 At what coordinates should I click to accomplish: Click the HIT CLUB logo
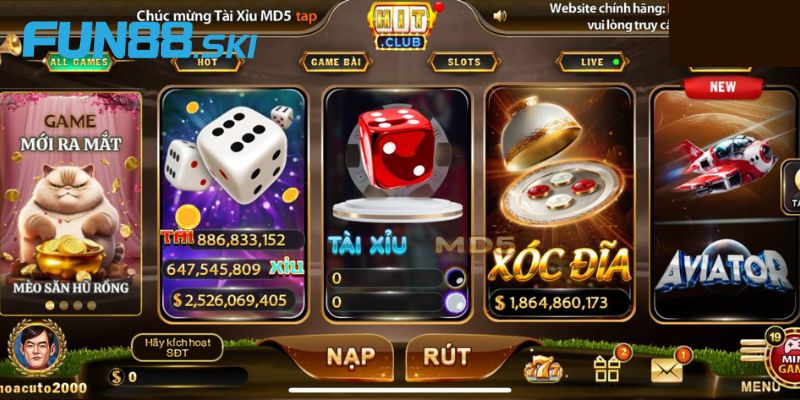400,27
